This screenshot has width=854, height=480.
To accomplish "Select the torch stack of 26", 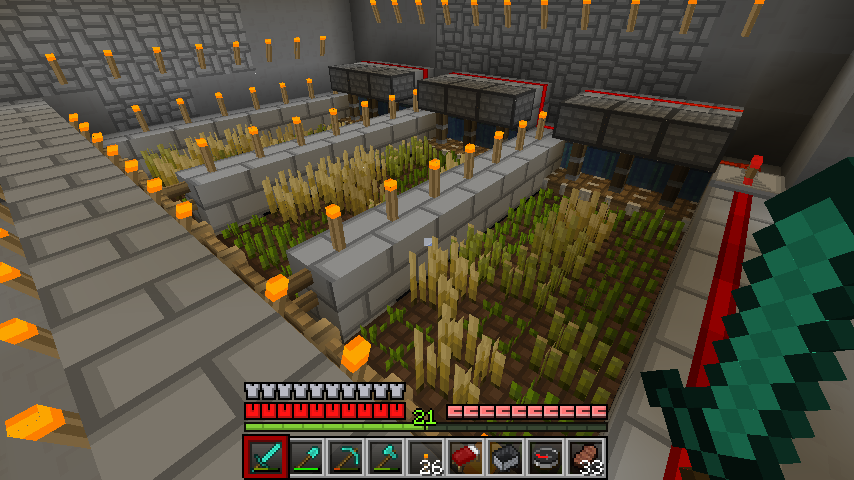I will [x=425, y=457].
